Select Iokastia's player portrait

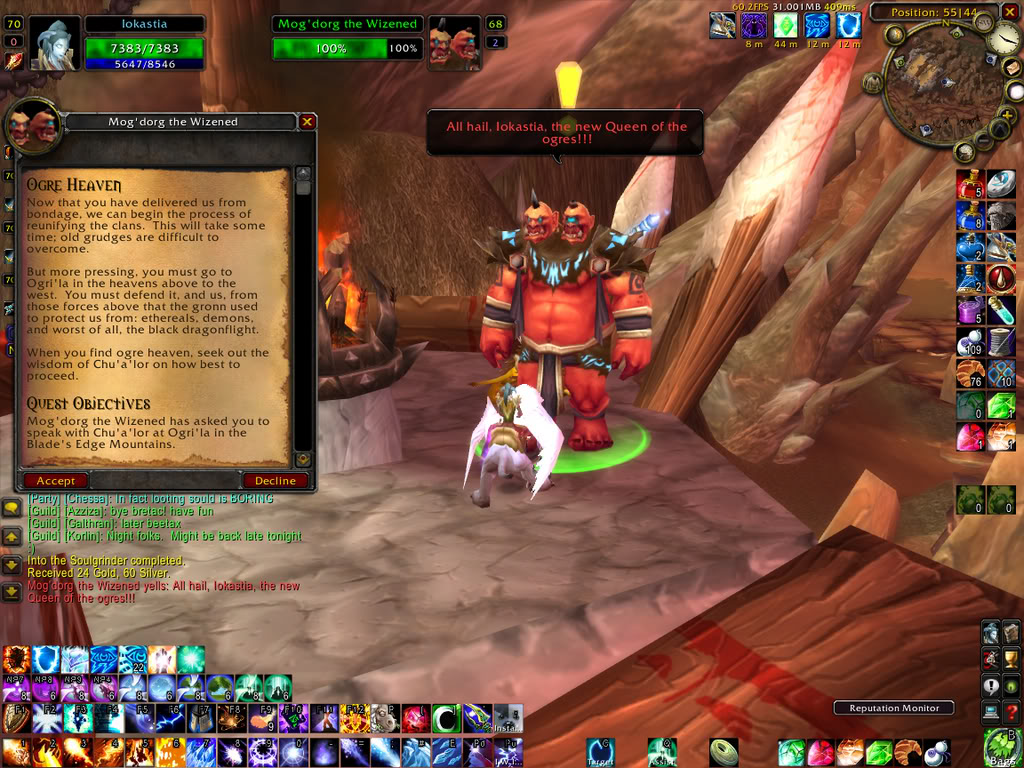[x=53, y=44]
